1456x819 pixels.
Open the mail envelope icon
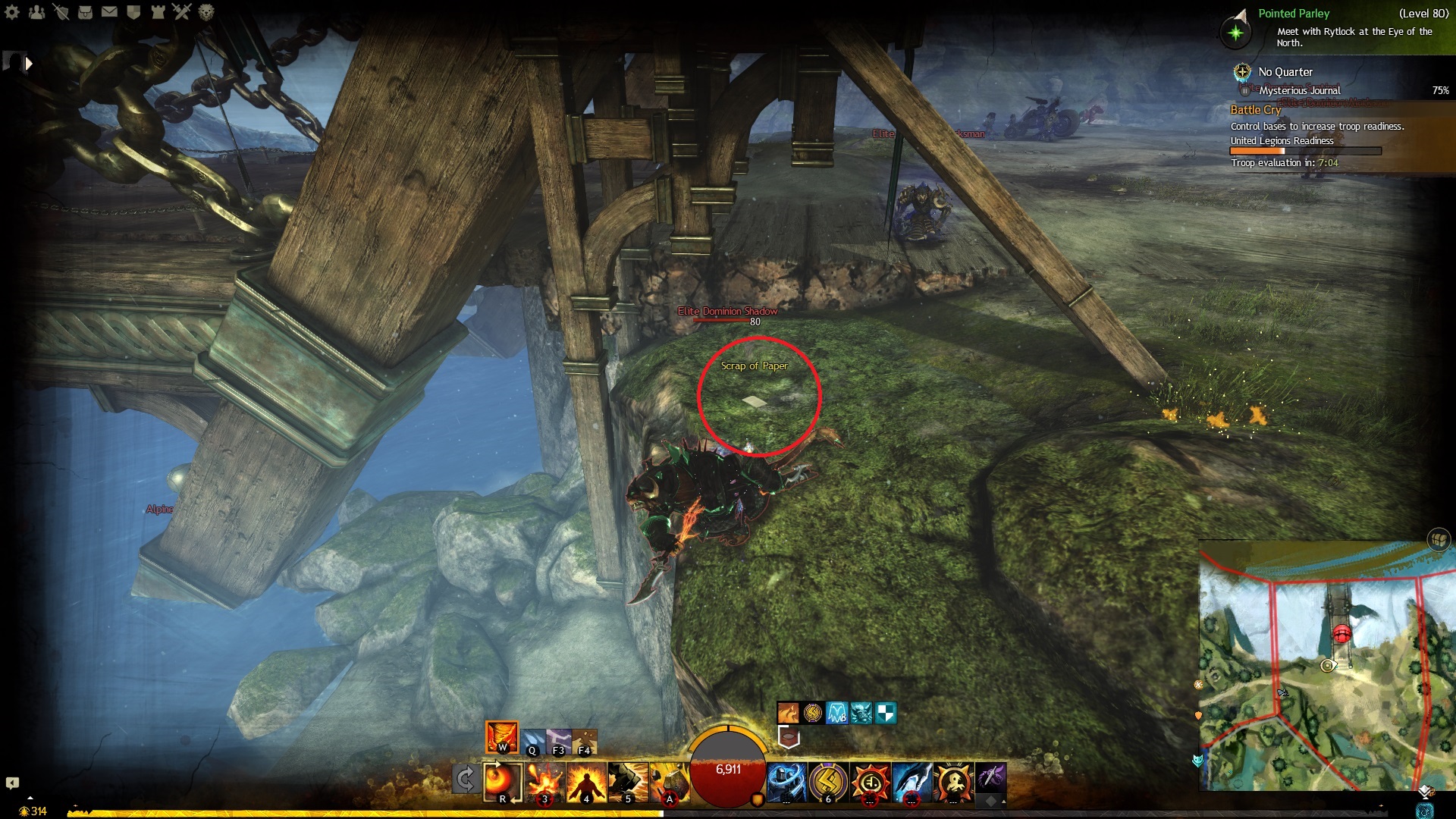click(x=109, y=12)
